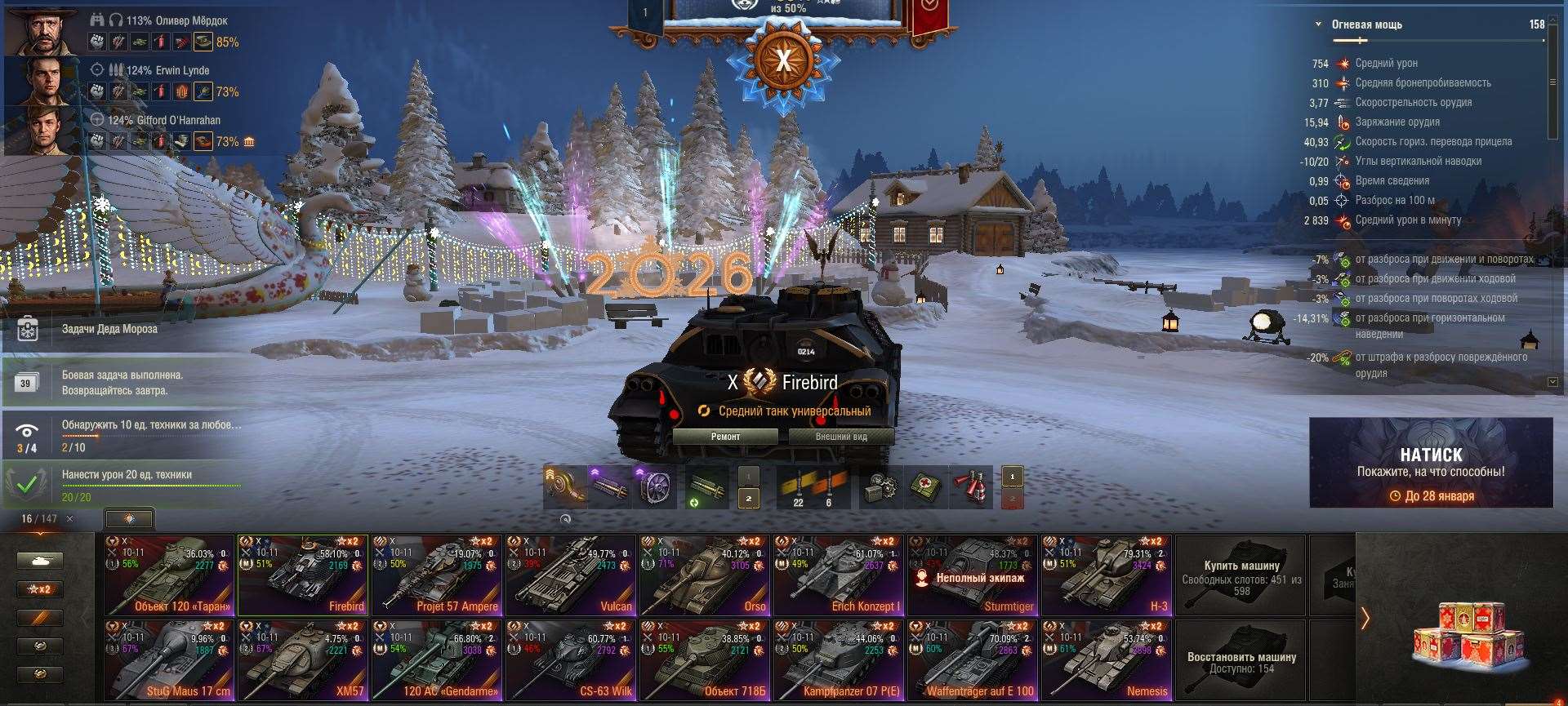Click the magnifying glass vehicle search icon
Screen dimensions: 1568x706
coord(565,520)
